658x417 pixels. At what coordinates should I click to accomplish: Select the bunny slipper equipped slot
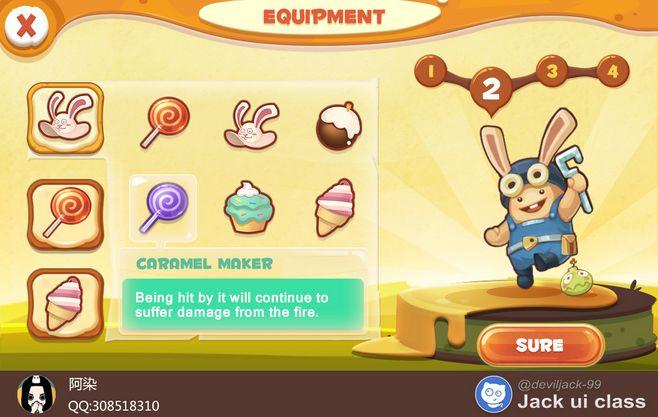(65, 118)
